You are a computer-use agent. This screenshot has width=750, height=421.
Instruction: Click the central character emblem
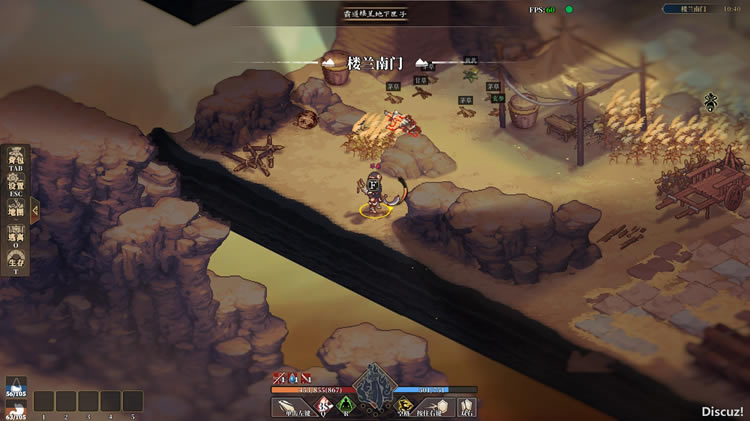click(x=374, y=385)
